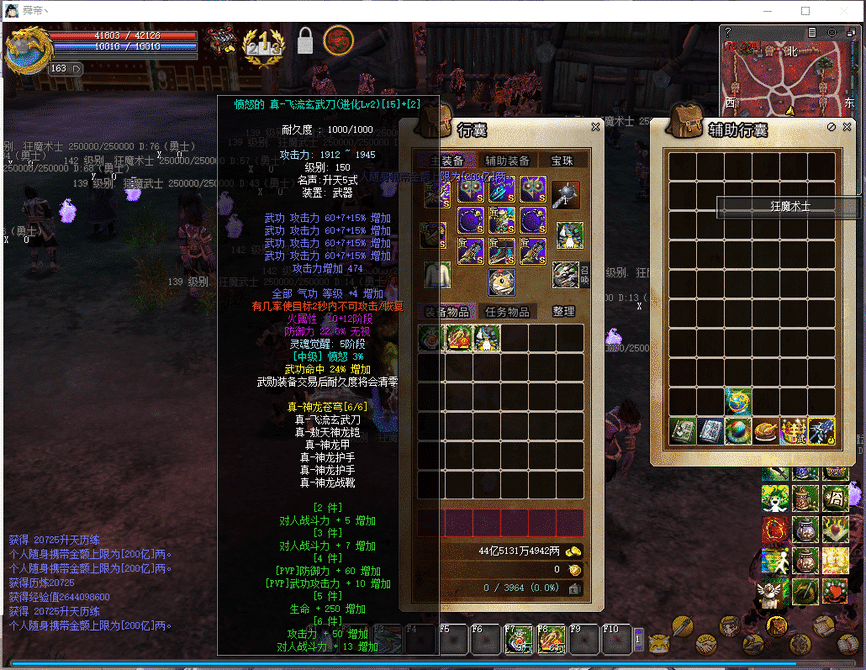Select the 主装备 main equipment tab
The height and width of the screenshot is (670, 866).
coord(445,160)
